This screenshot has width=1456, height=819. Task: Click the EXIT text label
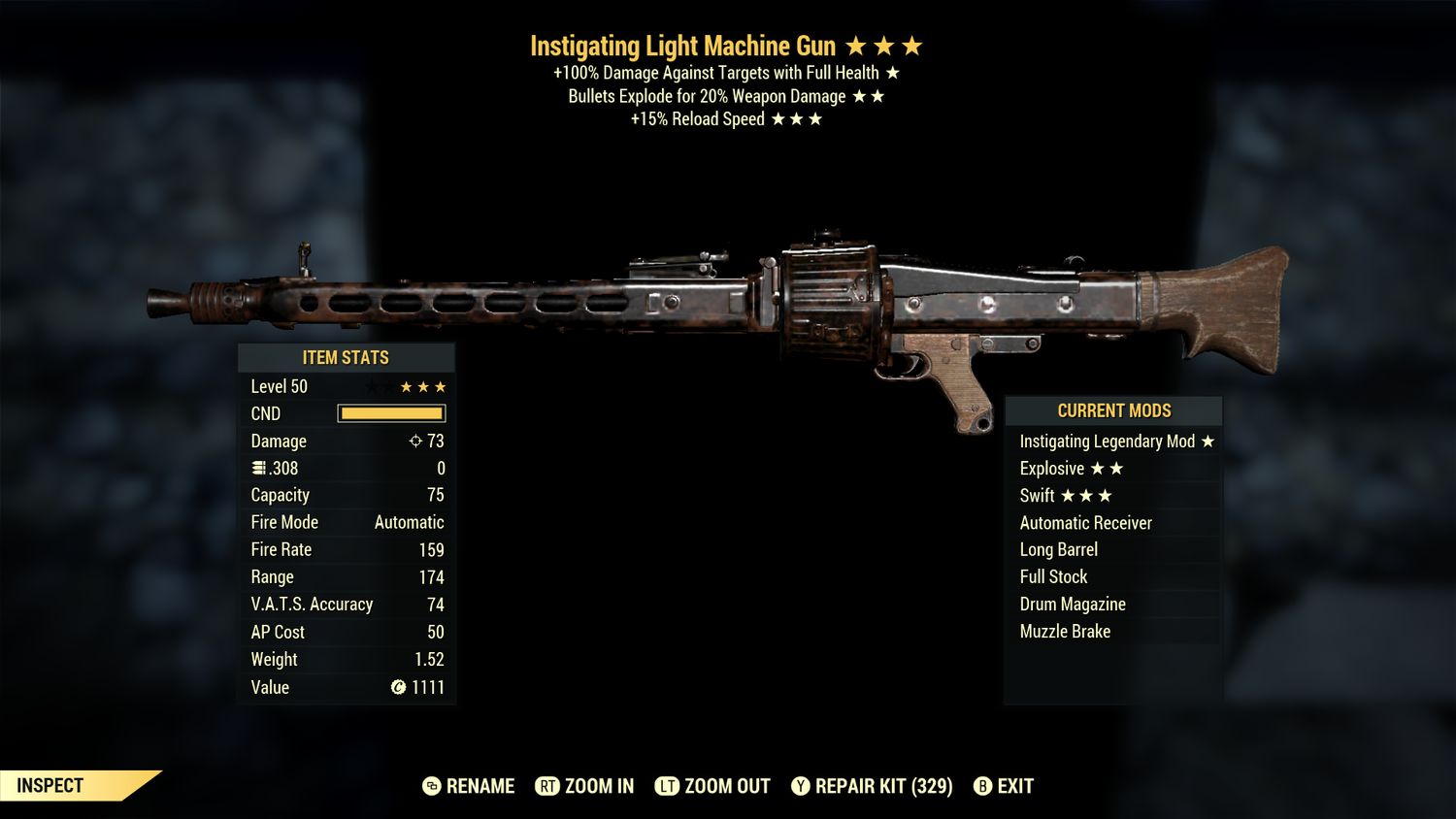(1013, 786)
